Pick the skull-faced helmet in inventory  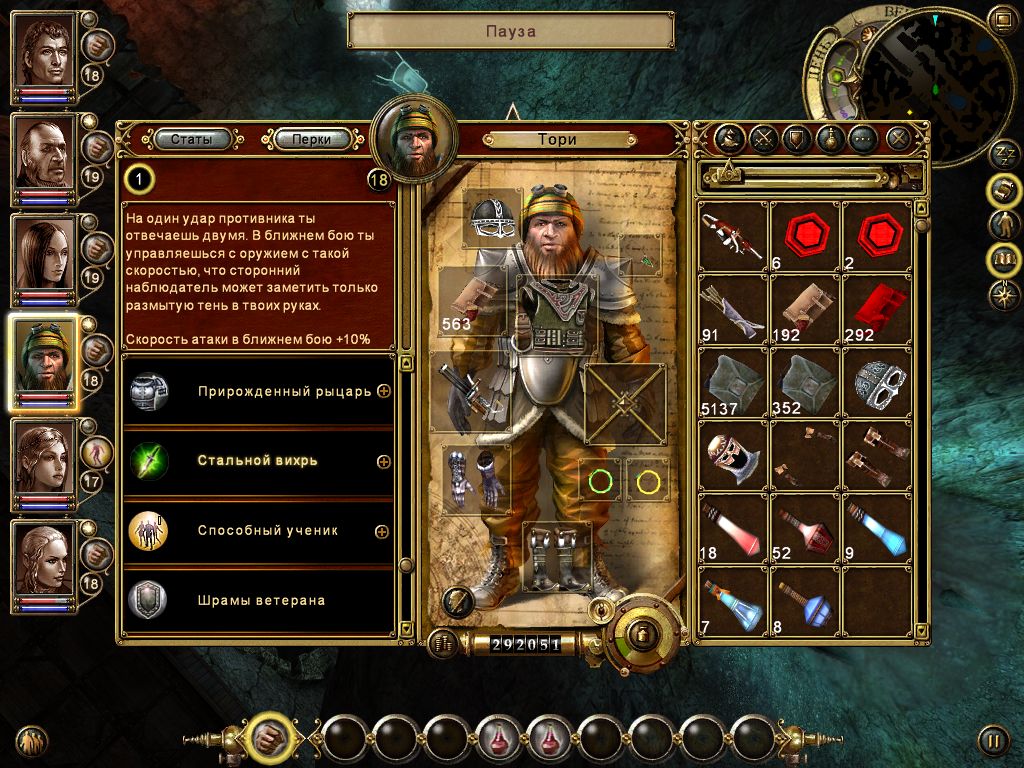coord(878,382)
